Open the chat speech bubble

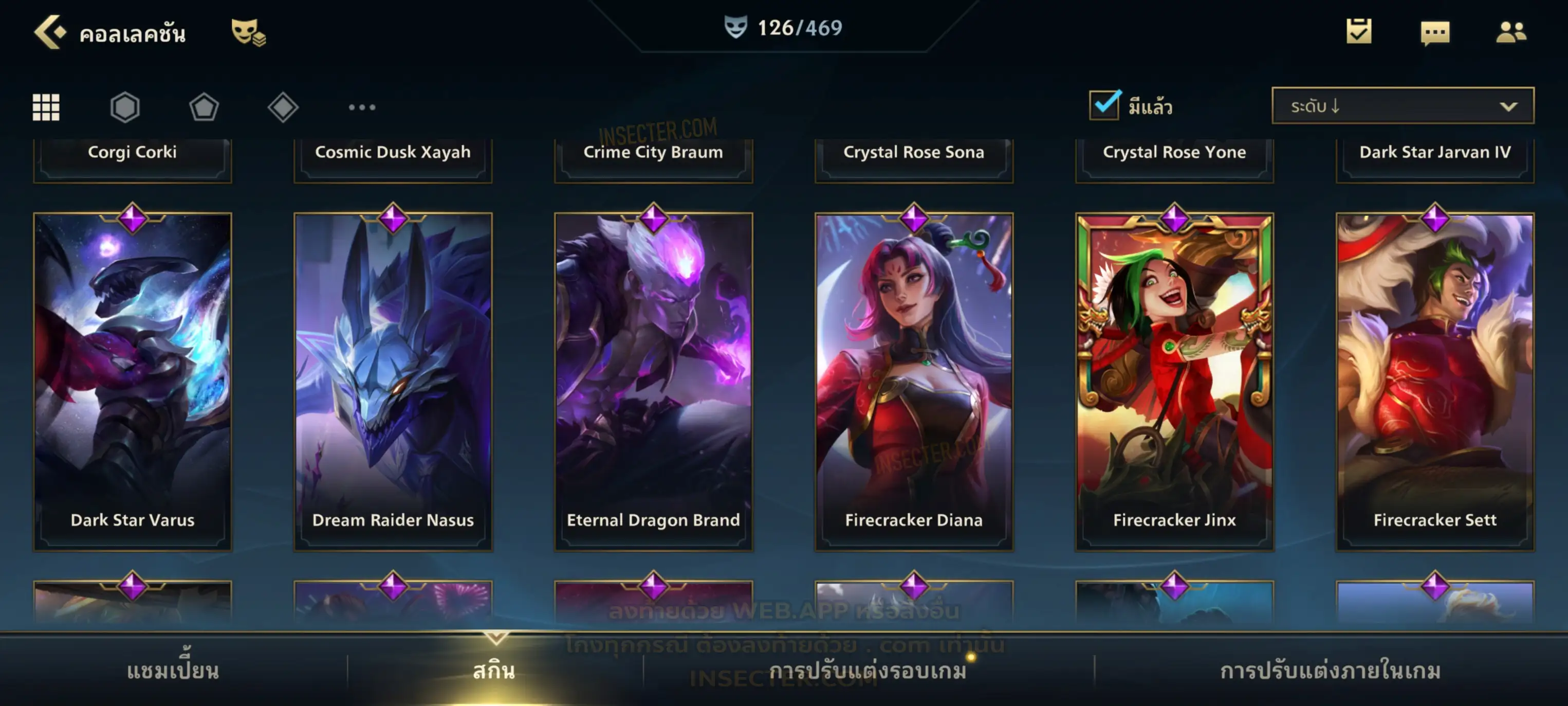(x=1435, y=32)
